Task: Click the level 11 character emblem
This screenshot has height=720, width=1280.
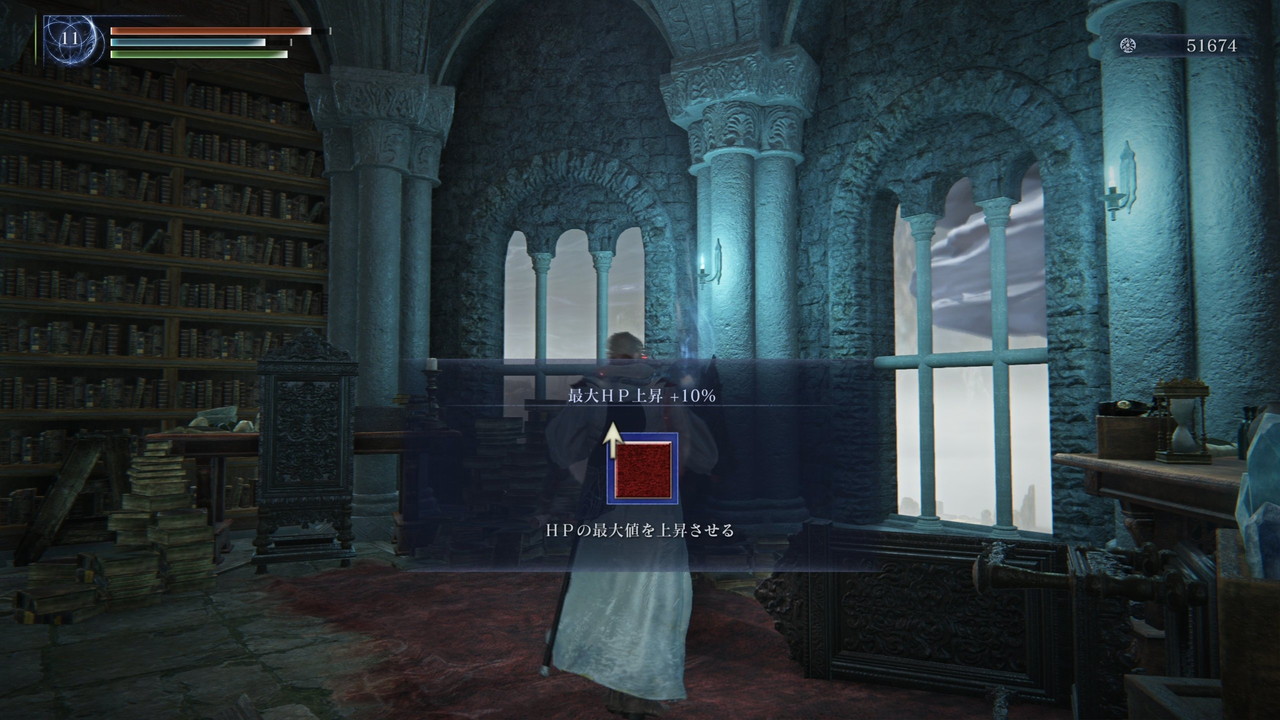Action: 71,41
